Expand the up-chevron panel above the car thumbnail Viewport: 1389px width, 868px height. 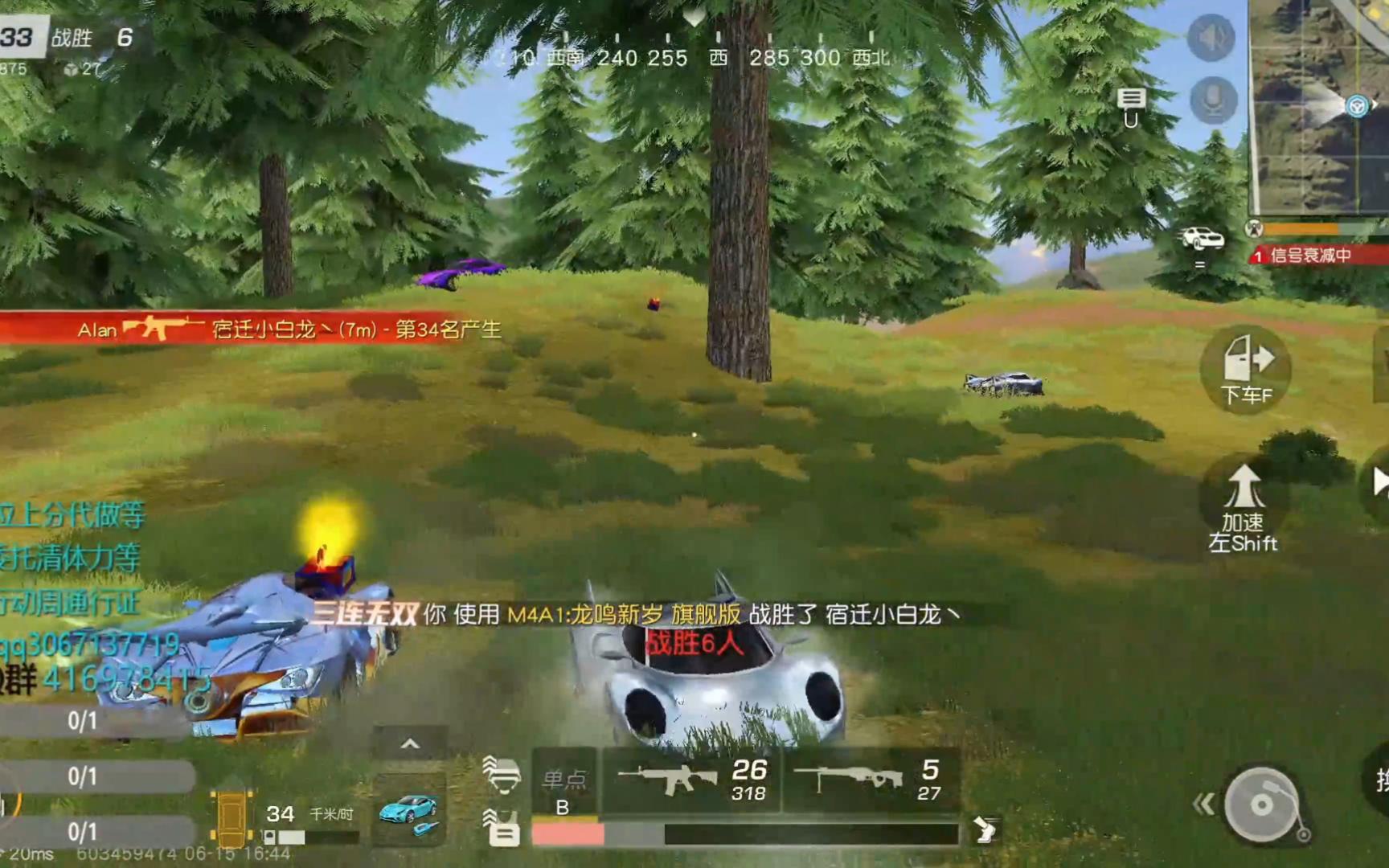412,743
